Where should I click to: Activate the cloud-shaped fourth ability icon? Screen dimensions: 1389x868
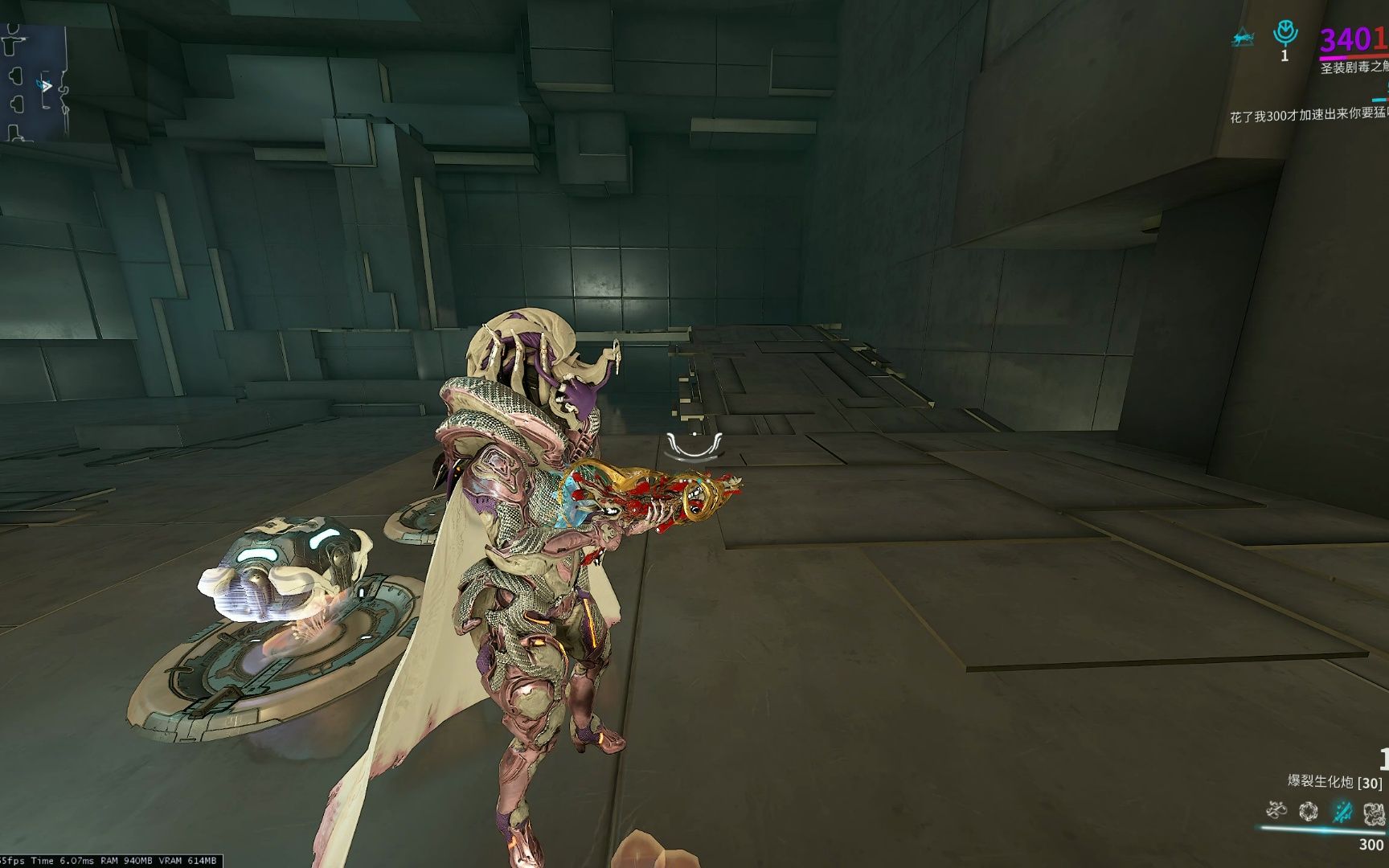[1374, 813]
